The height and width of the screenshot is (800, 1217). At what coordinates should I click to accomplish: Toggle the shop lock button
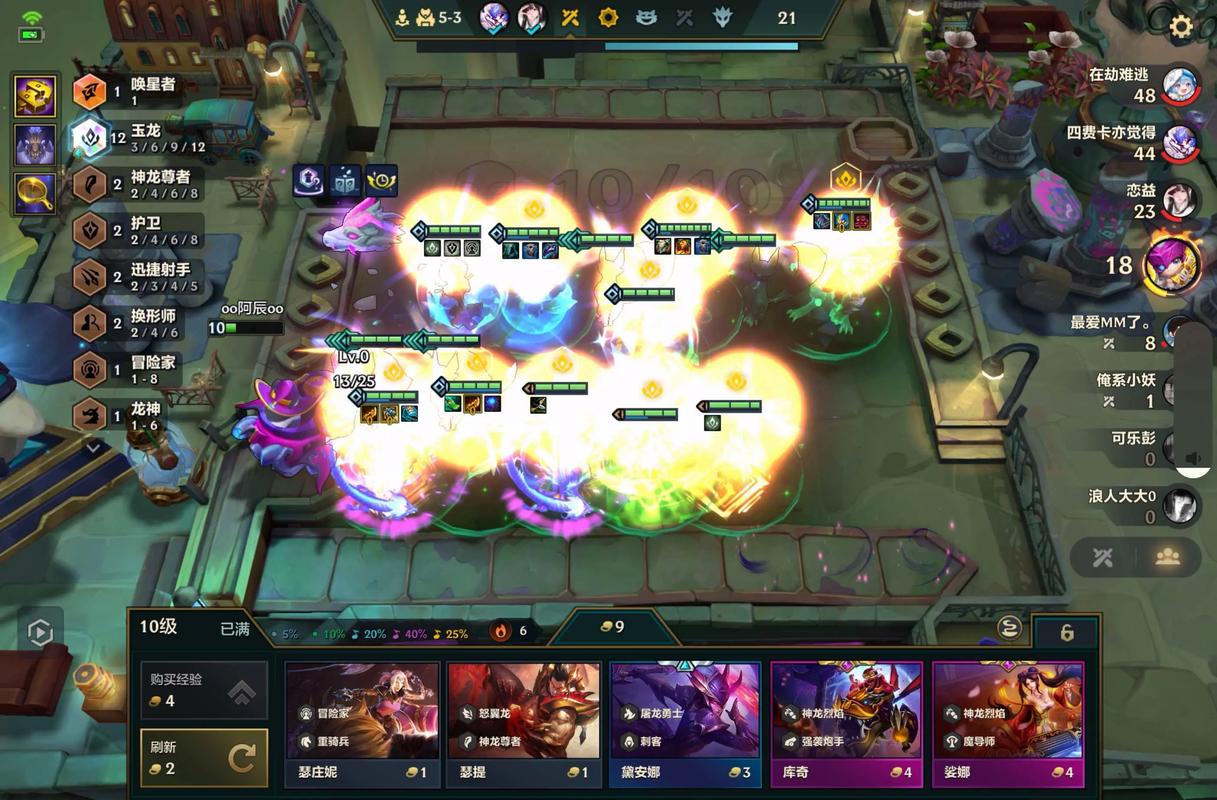1066,633
